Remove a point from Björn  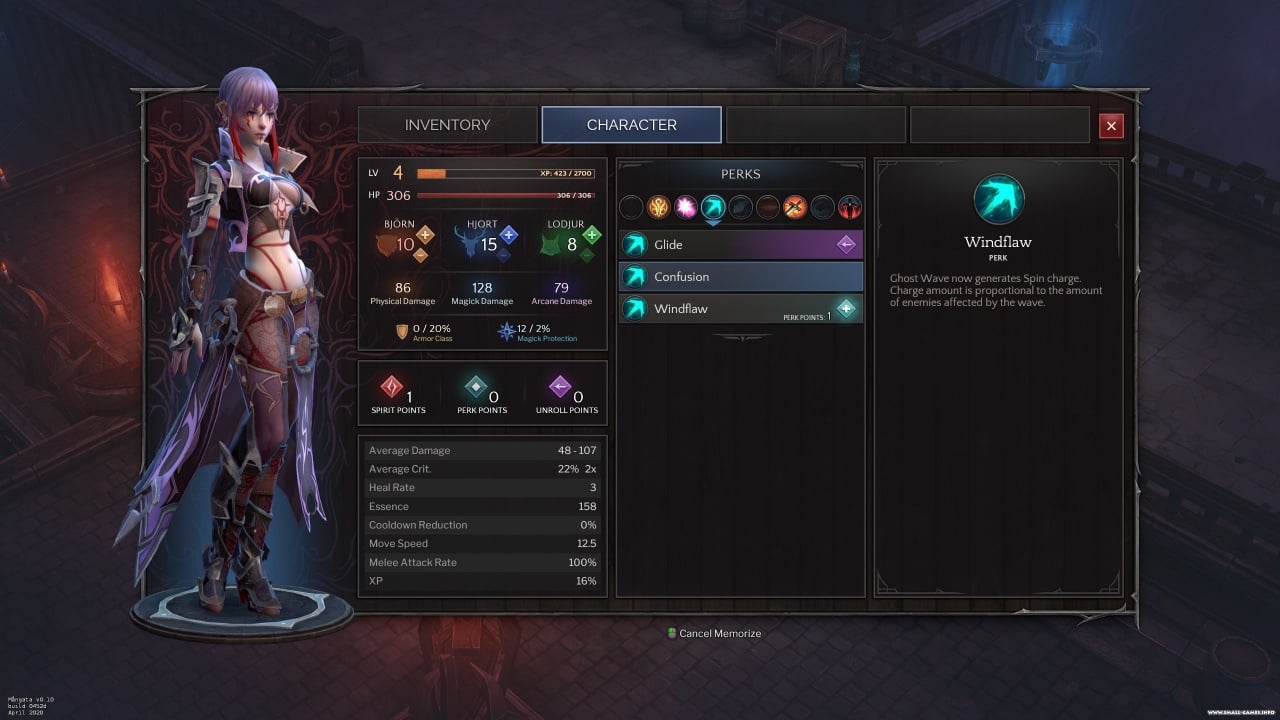(x=420, y=255)
